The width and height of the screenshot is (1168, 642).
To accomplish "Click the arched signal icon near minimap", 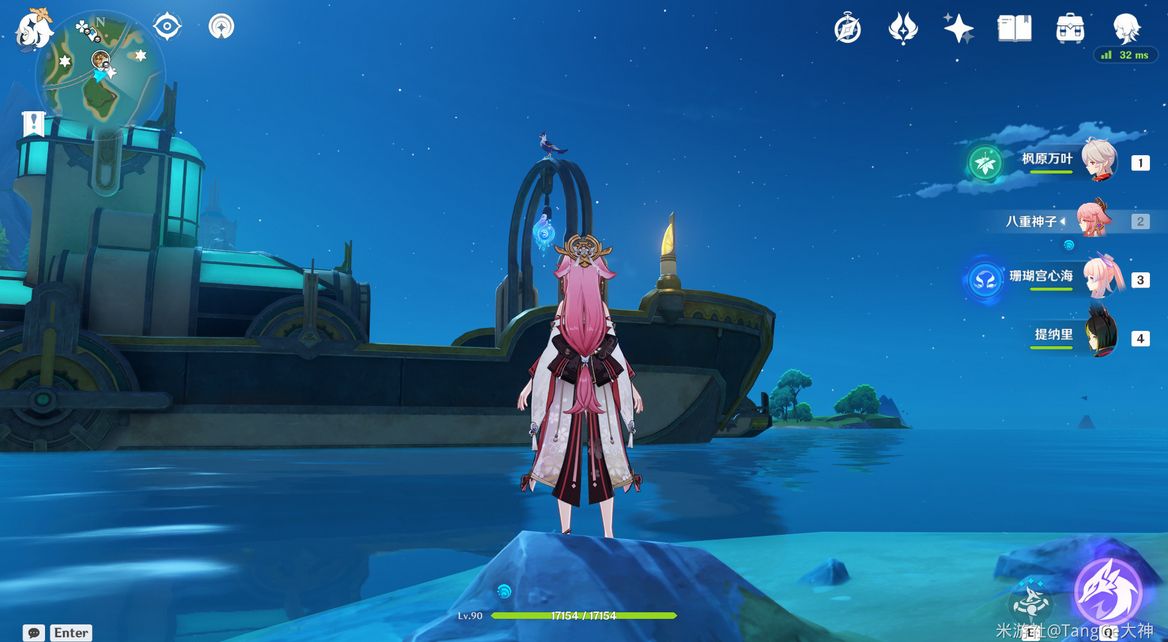I will click(221, 26).
